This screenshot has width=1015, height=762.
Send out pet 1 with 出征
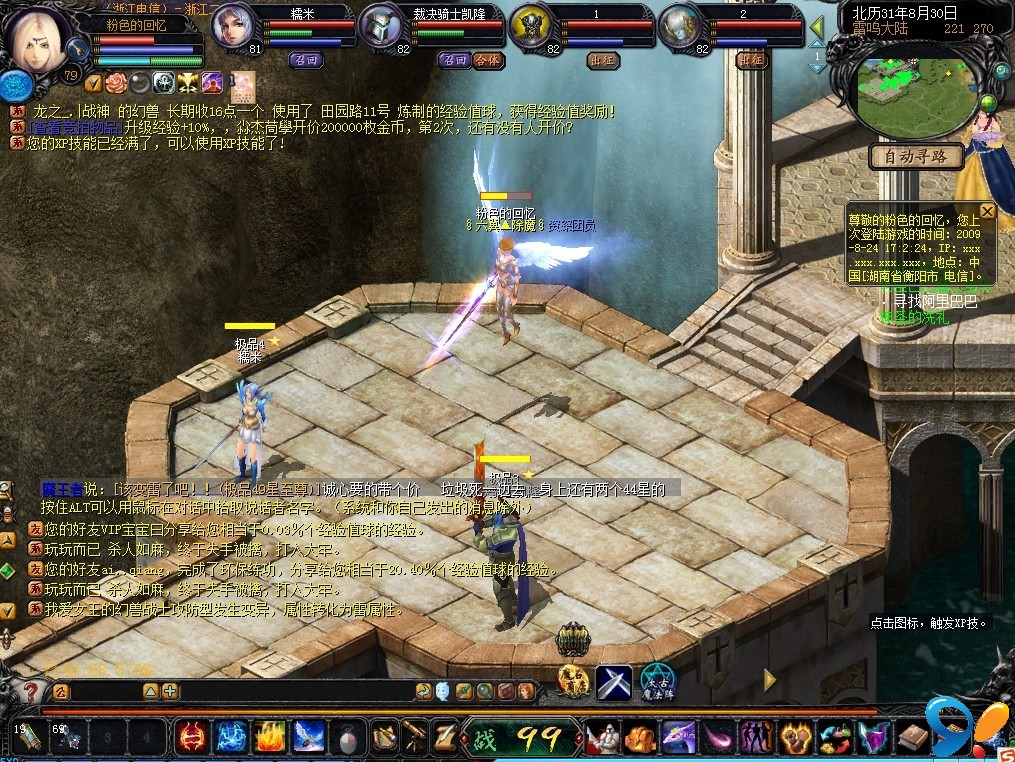[x=602, y=60]
